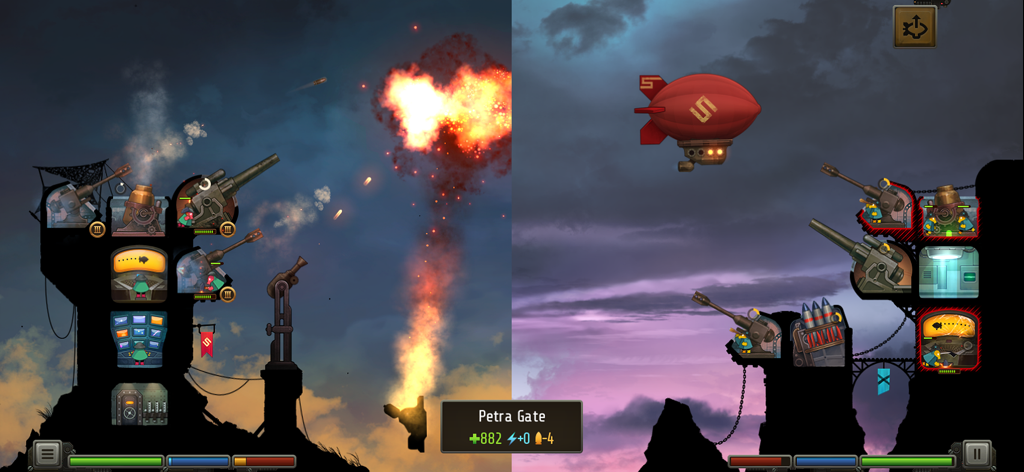Screen dimensions: 1024x472
Task: Click the ship move button at top right
Action: [915, 27]
